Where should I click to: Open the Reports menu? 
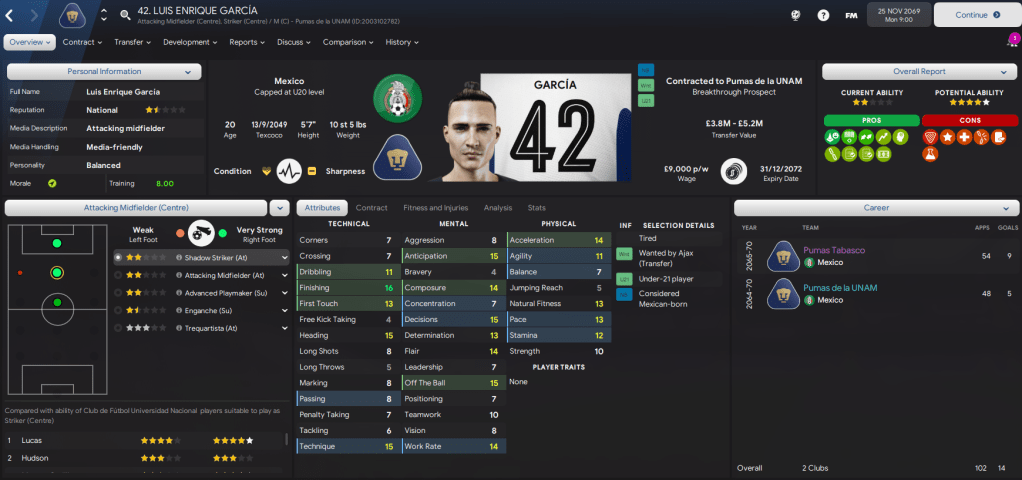coord(247,42)
